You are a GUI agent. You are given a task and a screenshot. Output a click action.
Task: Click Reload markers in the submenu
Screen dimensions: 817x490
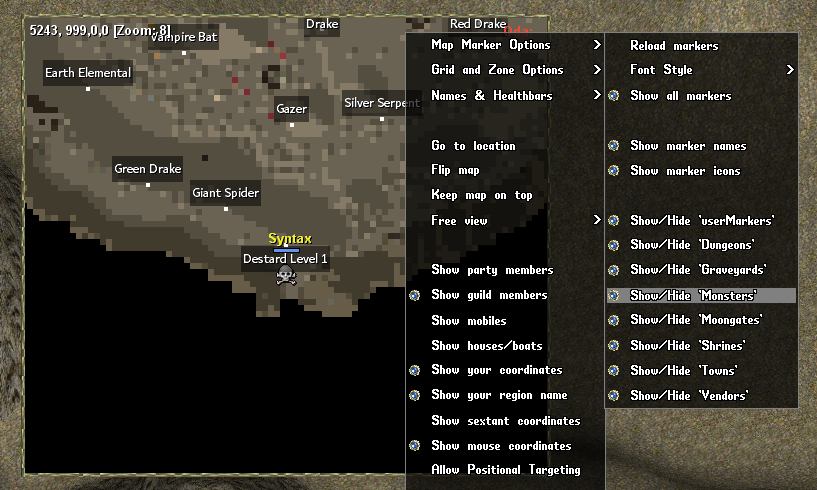tap(674, 46)
